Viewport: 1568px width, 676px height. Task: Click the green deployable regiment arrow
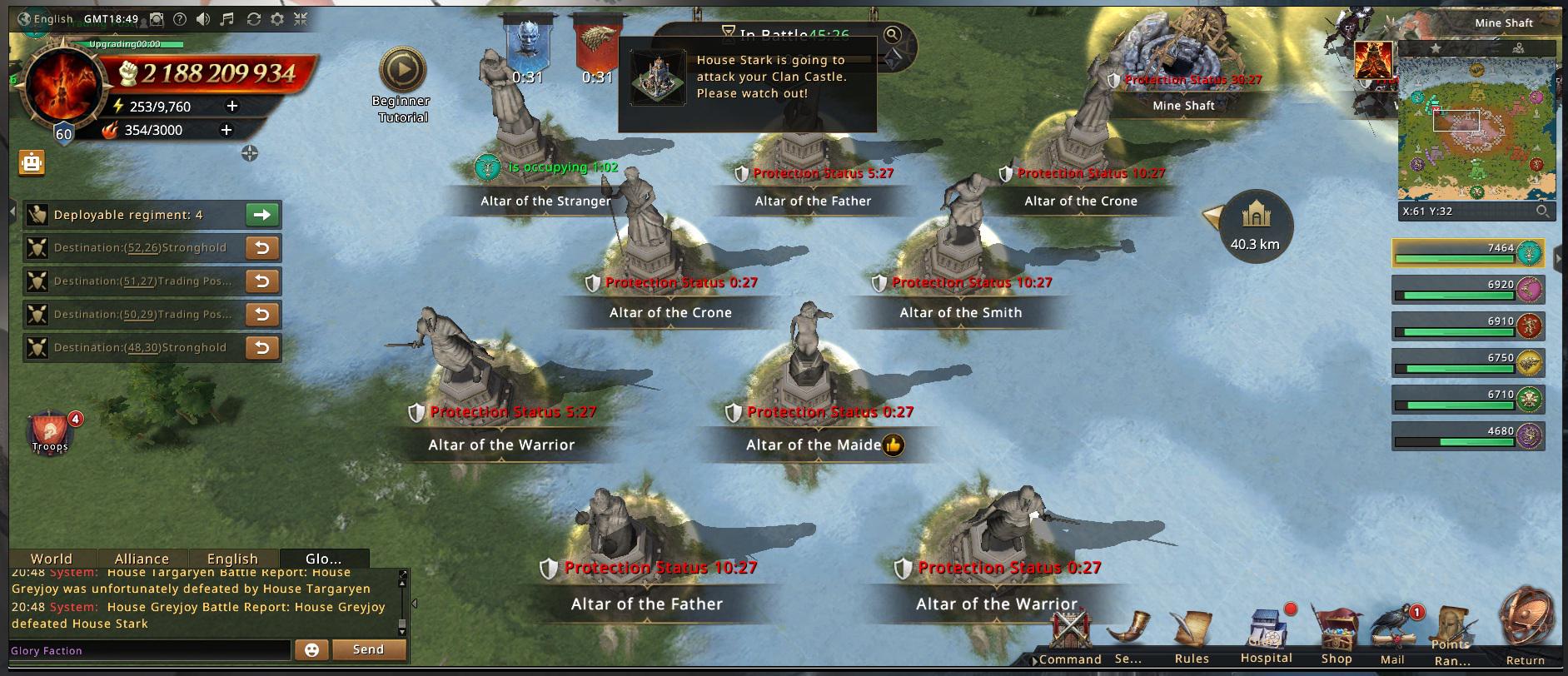262,215
